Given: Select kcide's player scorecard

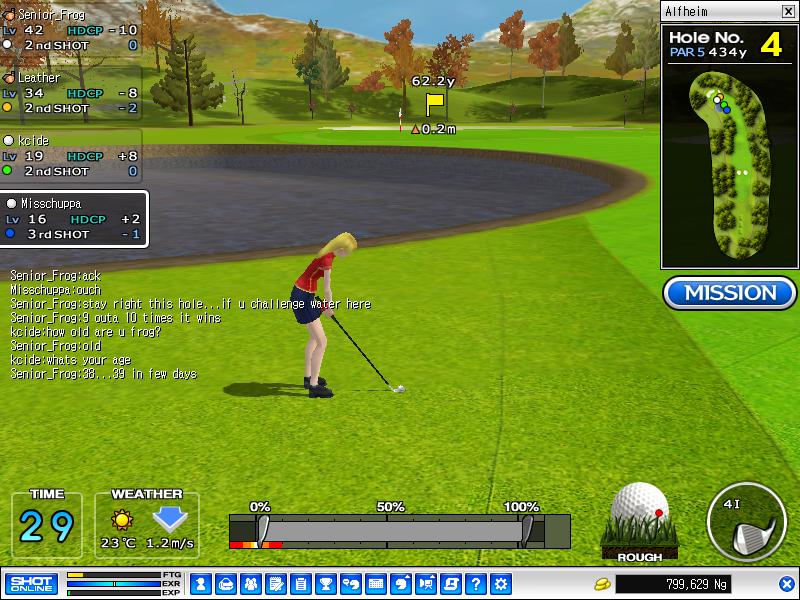Looking at the screenshot, I should click(70, 156).
